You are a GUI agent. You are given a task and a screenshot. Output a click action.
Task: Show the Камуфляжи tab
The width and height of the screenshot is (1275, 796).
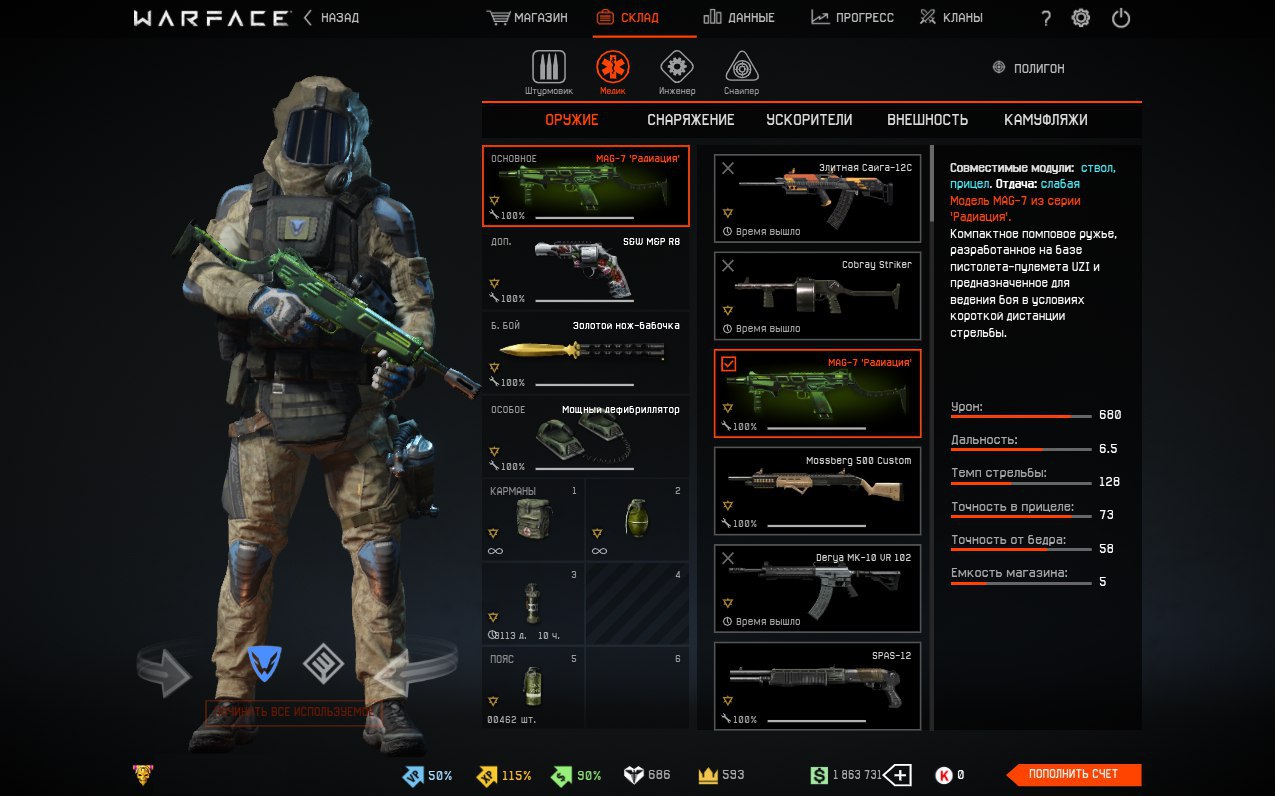(1045, 120)
